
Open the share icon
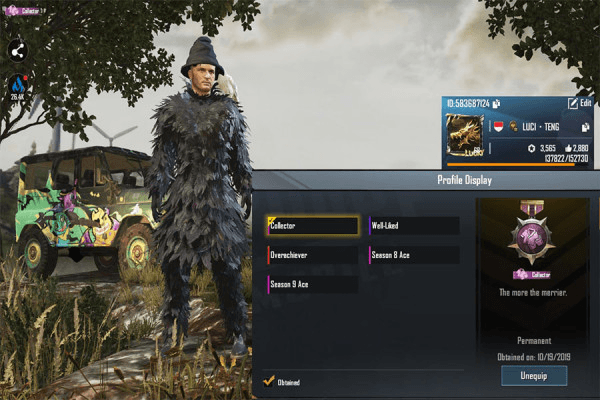[x=20, y=50]
